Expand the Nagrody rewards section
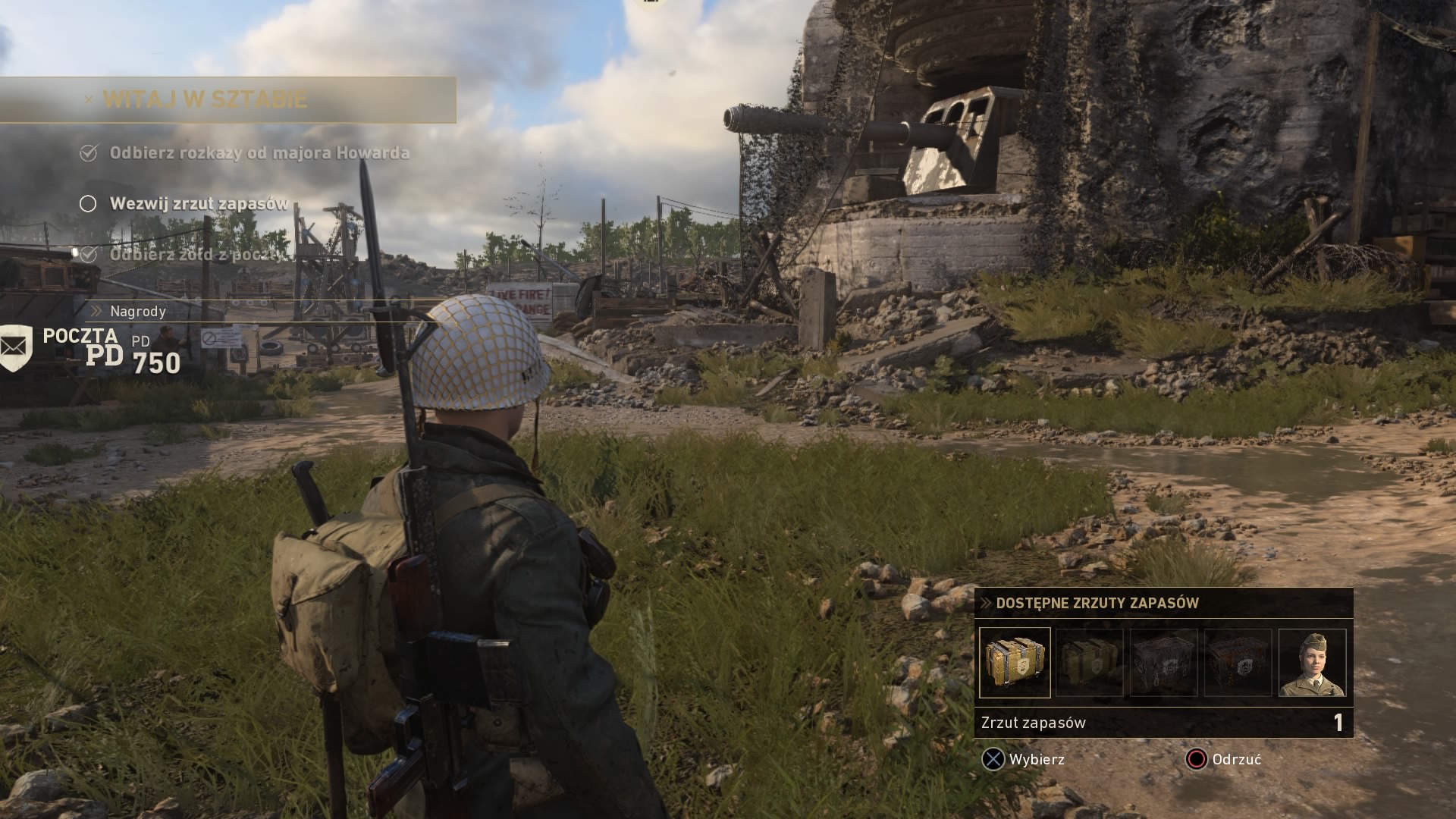The height and width of the screenshot is (819, 1456). (137, 311)
